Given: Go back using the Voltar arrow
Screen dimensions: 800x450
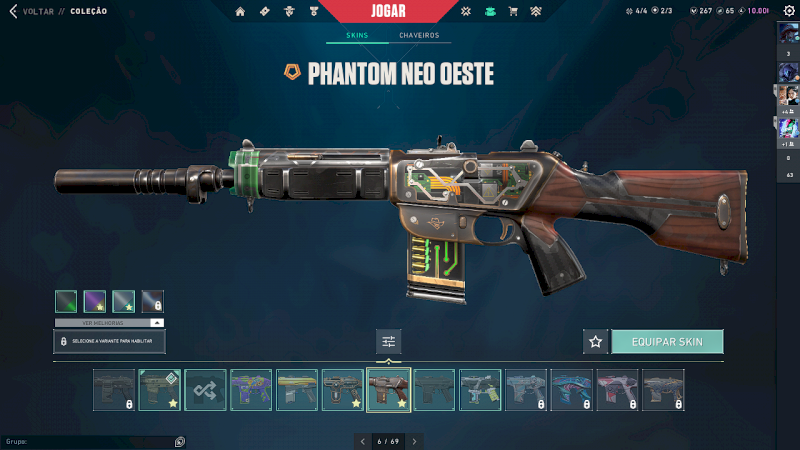Looking at the screenshot, I should pos(12,12).
